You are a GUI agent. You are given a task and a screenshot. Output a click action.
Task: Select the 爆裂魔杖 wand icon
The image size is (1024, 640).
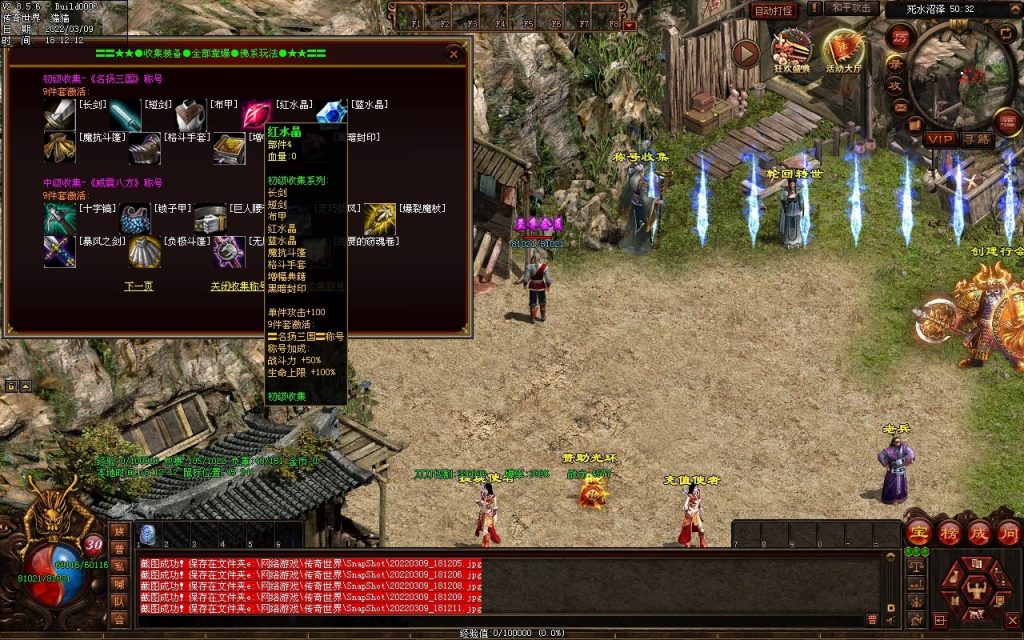(x=380, y=218)
